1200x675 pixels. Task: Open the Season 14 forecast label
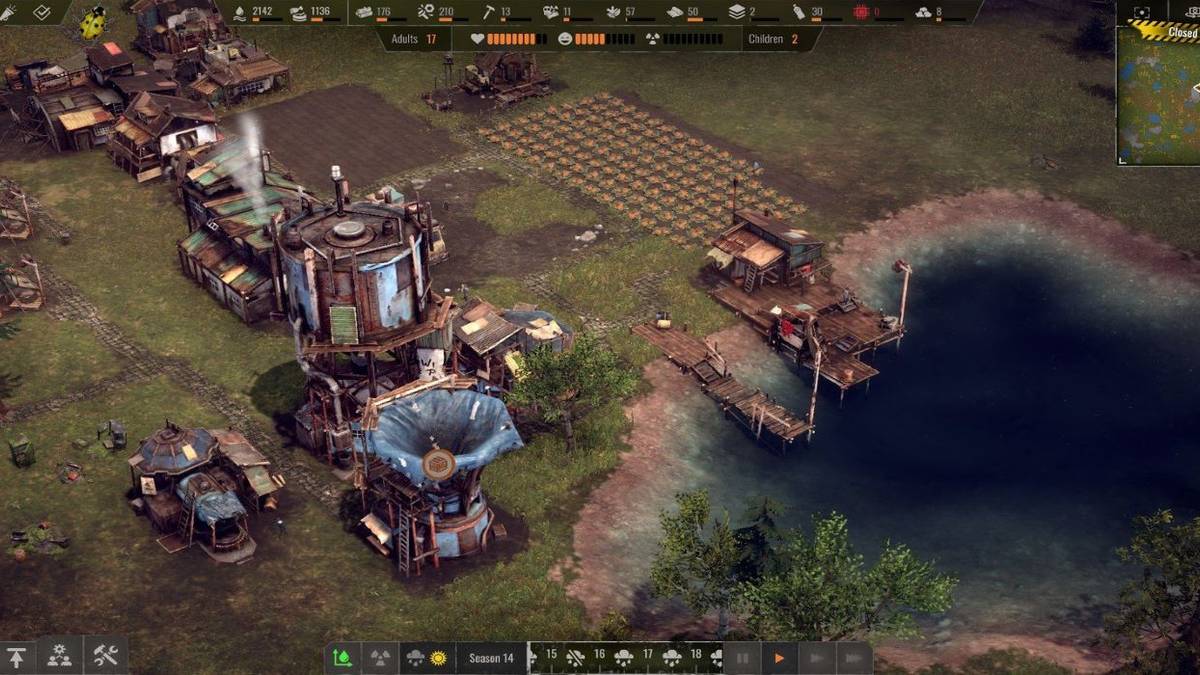[491, 658]
